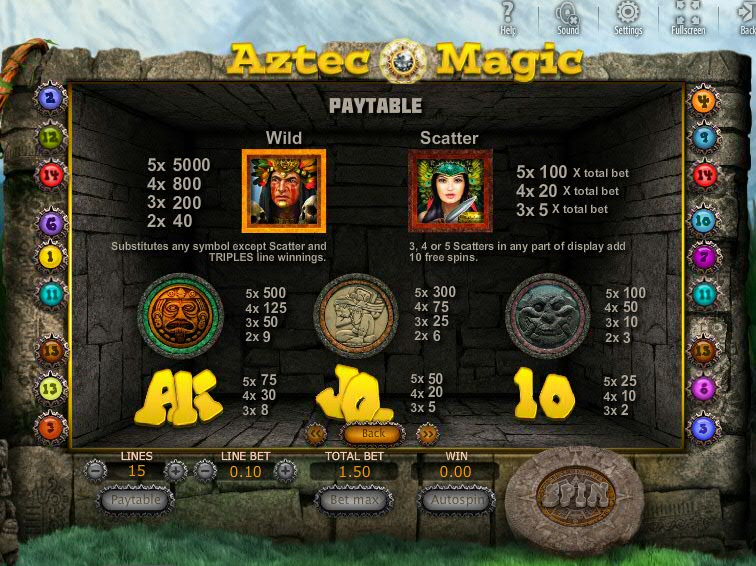Increase the number of lines
This screenshot has height=566, width=756.
click(176, 470)
